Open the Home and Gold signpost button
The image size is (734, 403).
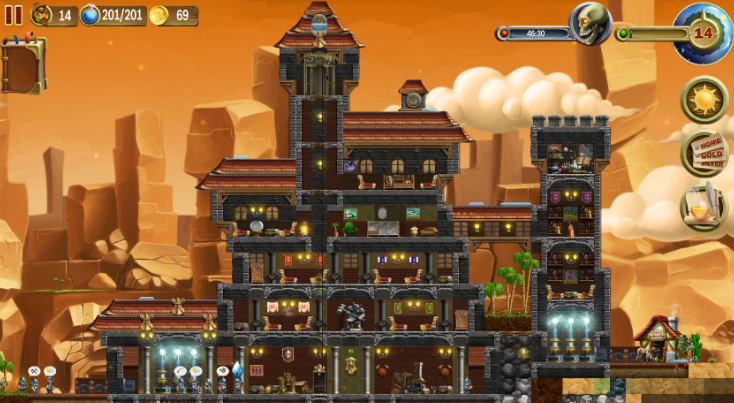pyautogui.click(x=704, y=153)
